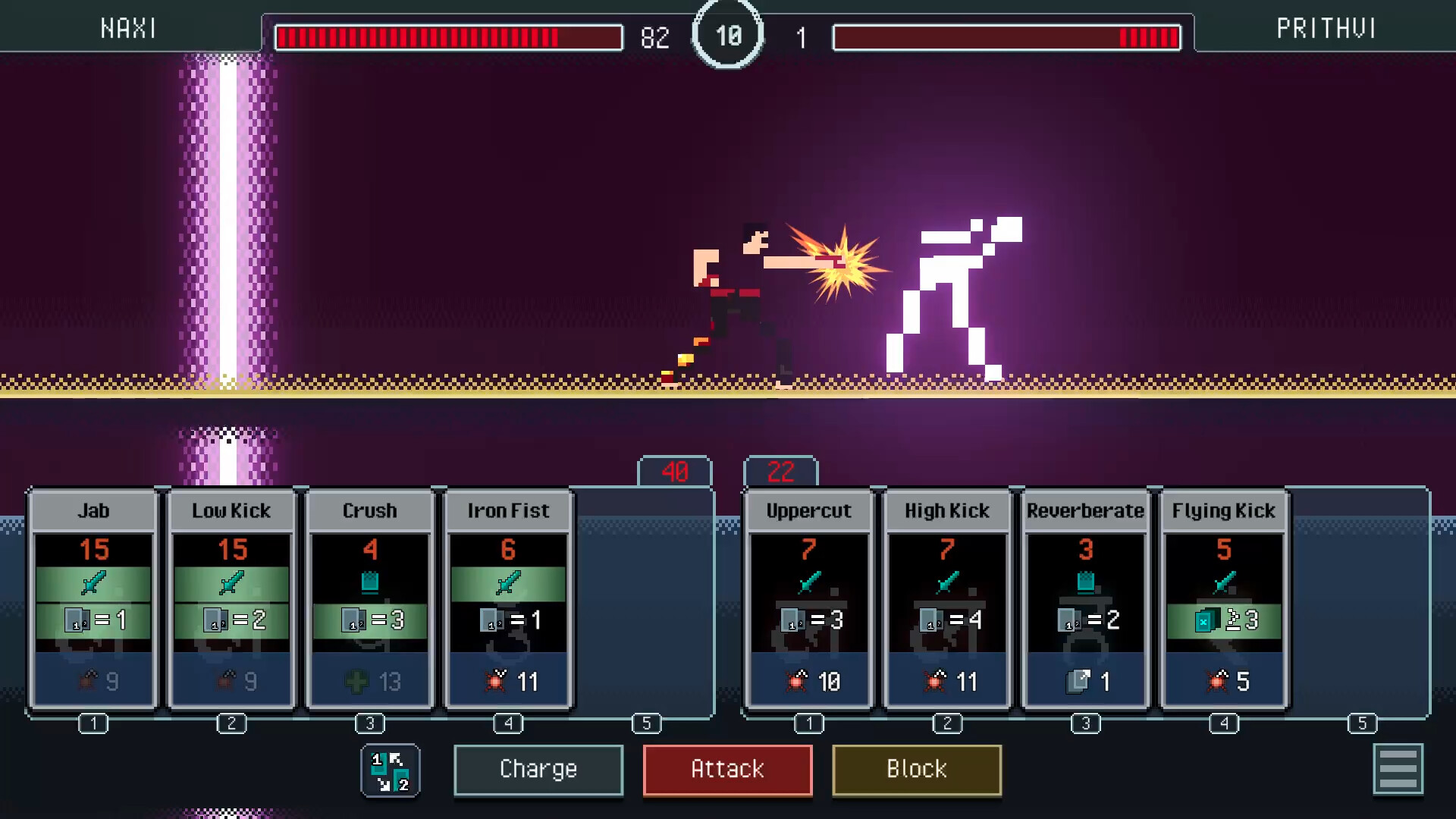
Task: Toggle slot 5 on Naxi's card row
Action: (x=647, y=724)
